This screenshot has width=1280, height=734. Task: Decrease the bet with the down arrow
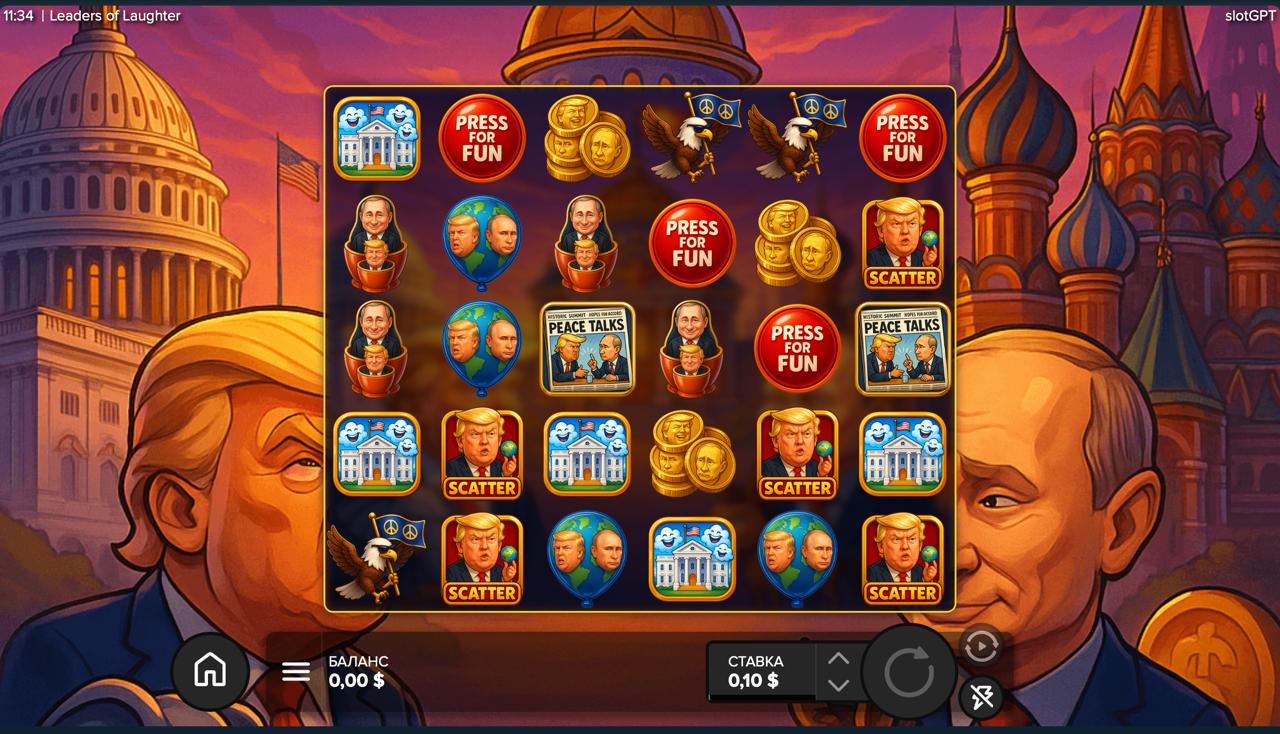[838, 685]
